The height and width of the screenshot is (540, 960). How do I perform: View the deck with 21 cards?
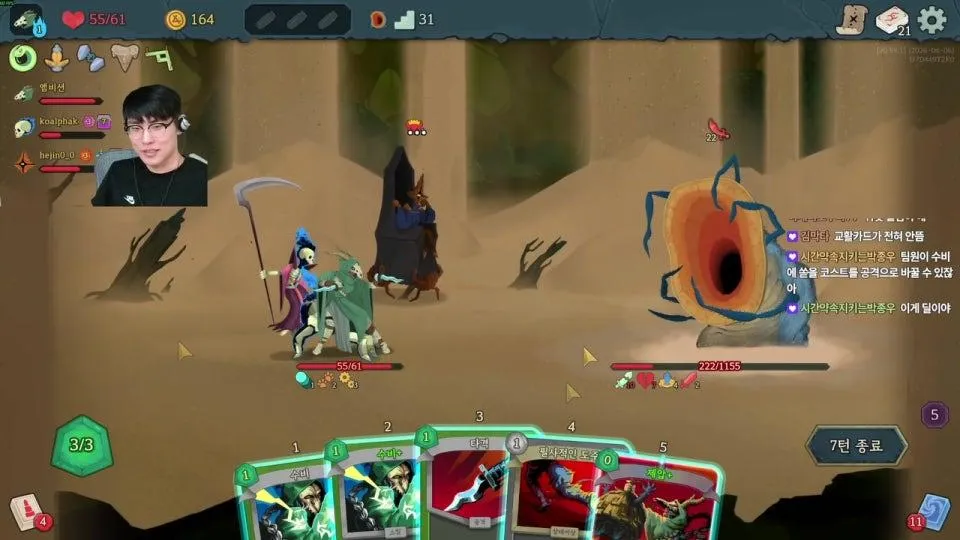pyautogui.click(x=891, y=20)
